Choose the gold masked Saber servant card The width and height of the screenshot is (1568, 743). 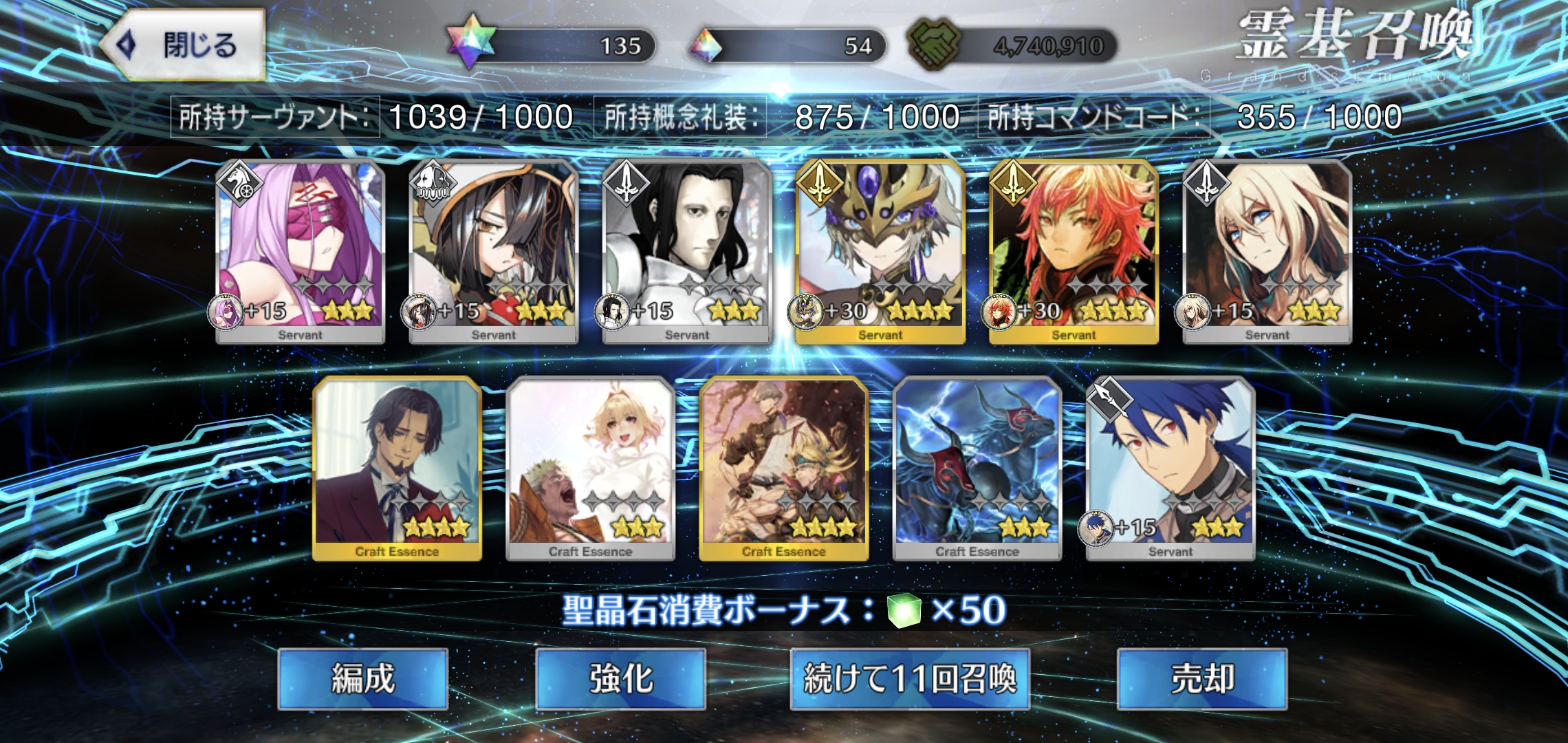[x=880, y=252]
